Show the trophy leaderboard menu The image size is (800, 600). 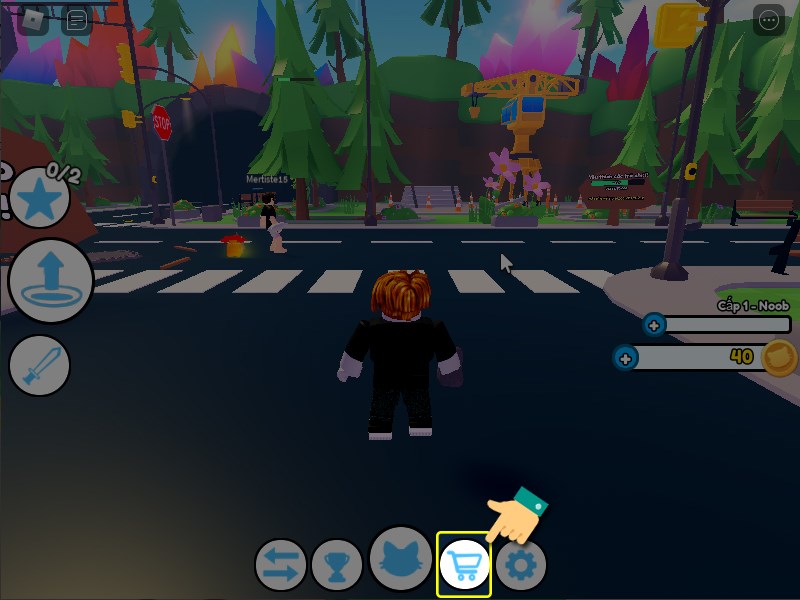[x=337, y=566]
